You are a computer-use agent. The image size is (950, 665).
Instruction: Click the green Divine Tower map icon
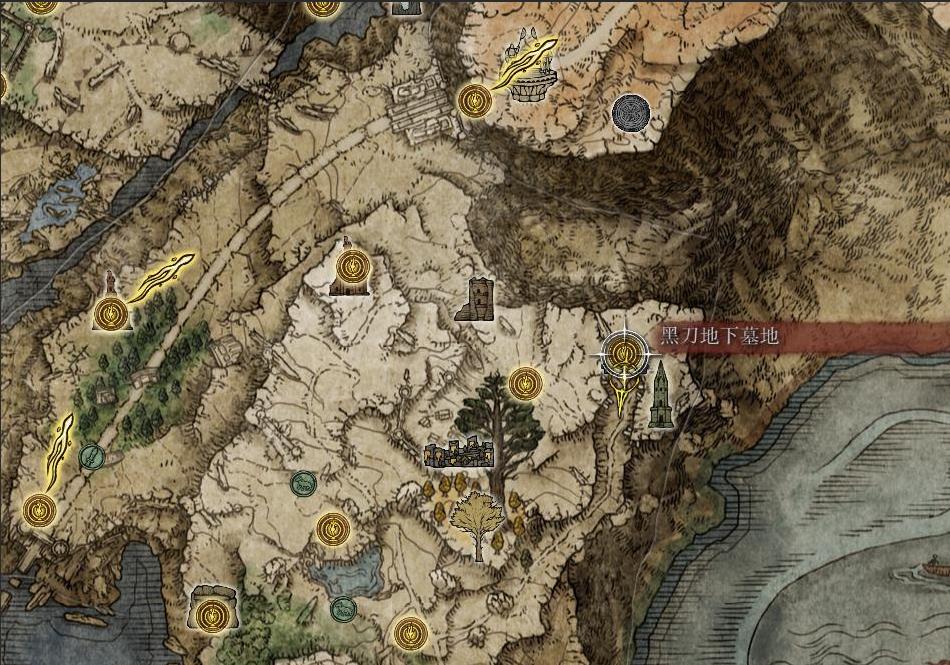pos(660,396)
